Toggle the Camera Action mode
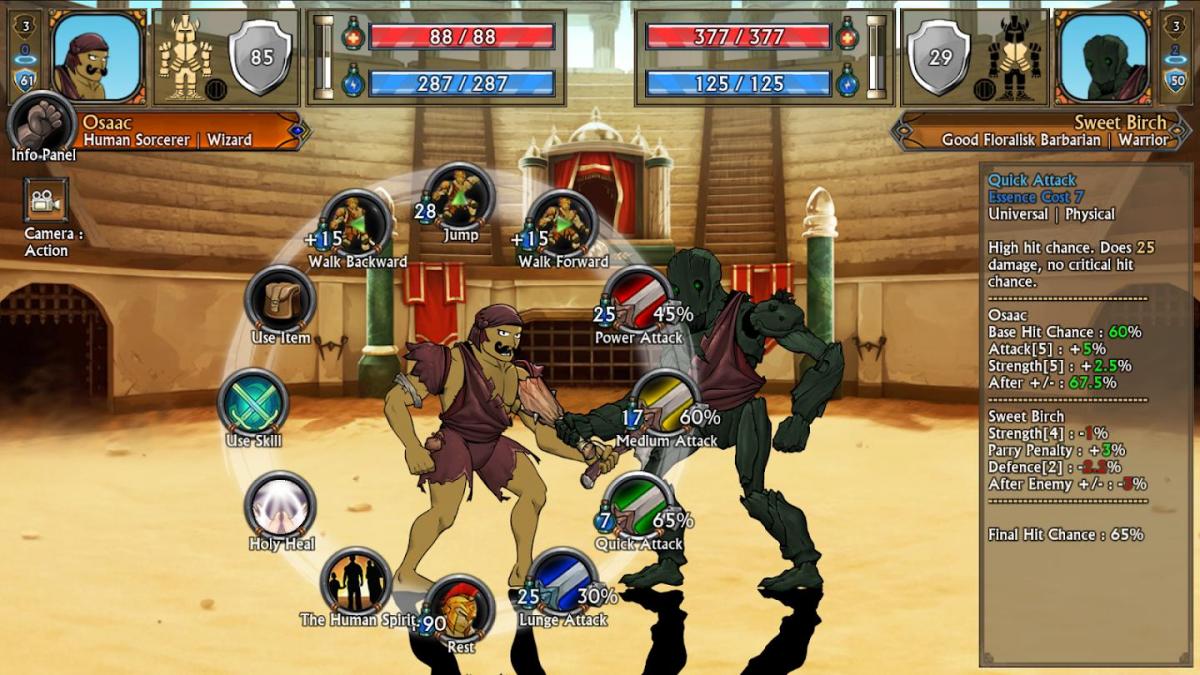Screen dimensions: 1200x675 pyautogui.click(x=45, y=200)
